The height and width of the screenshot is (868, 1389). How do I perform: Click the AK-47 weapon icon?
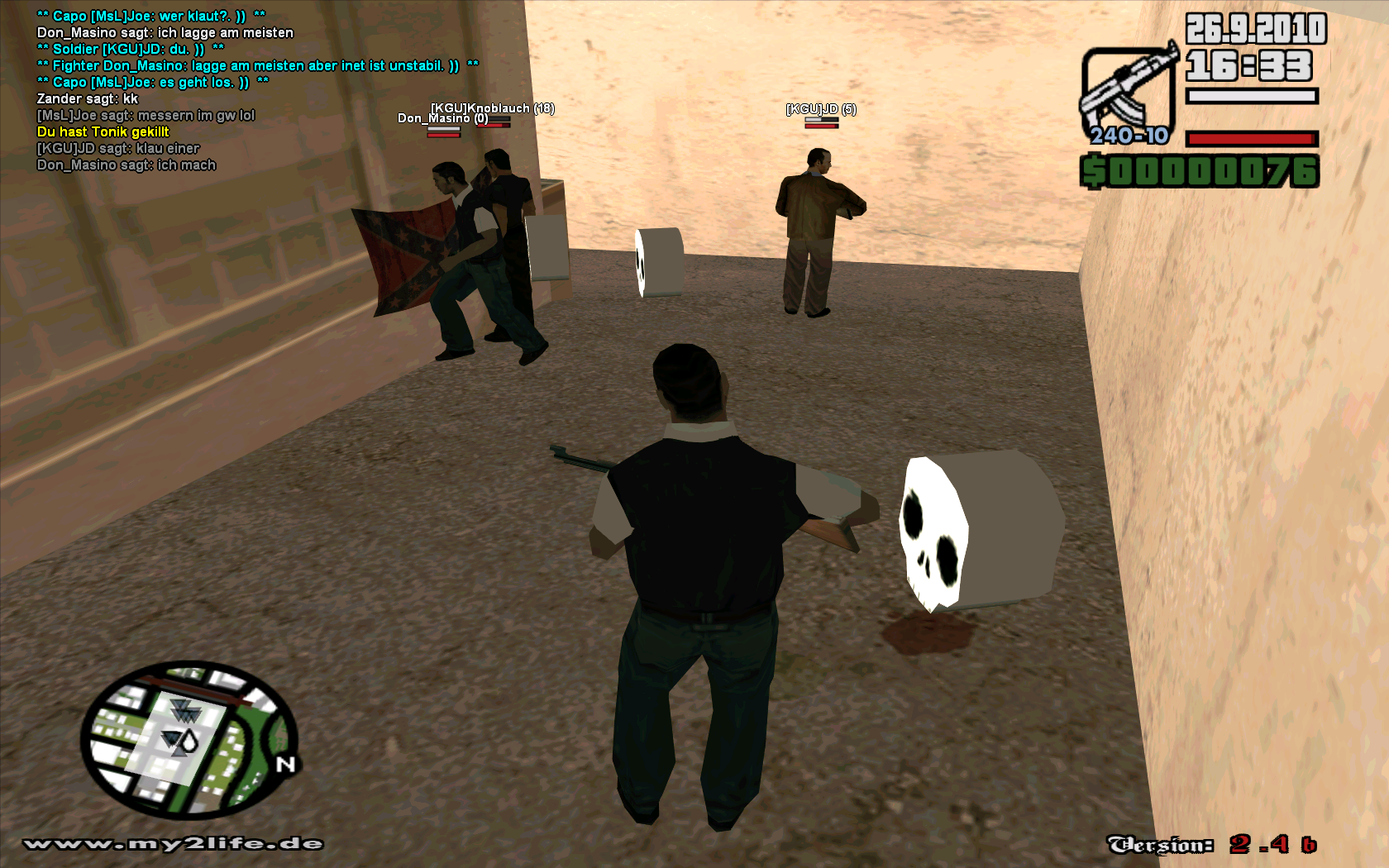click(x=1128, y=93)
